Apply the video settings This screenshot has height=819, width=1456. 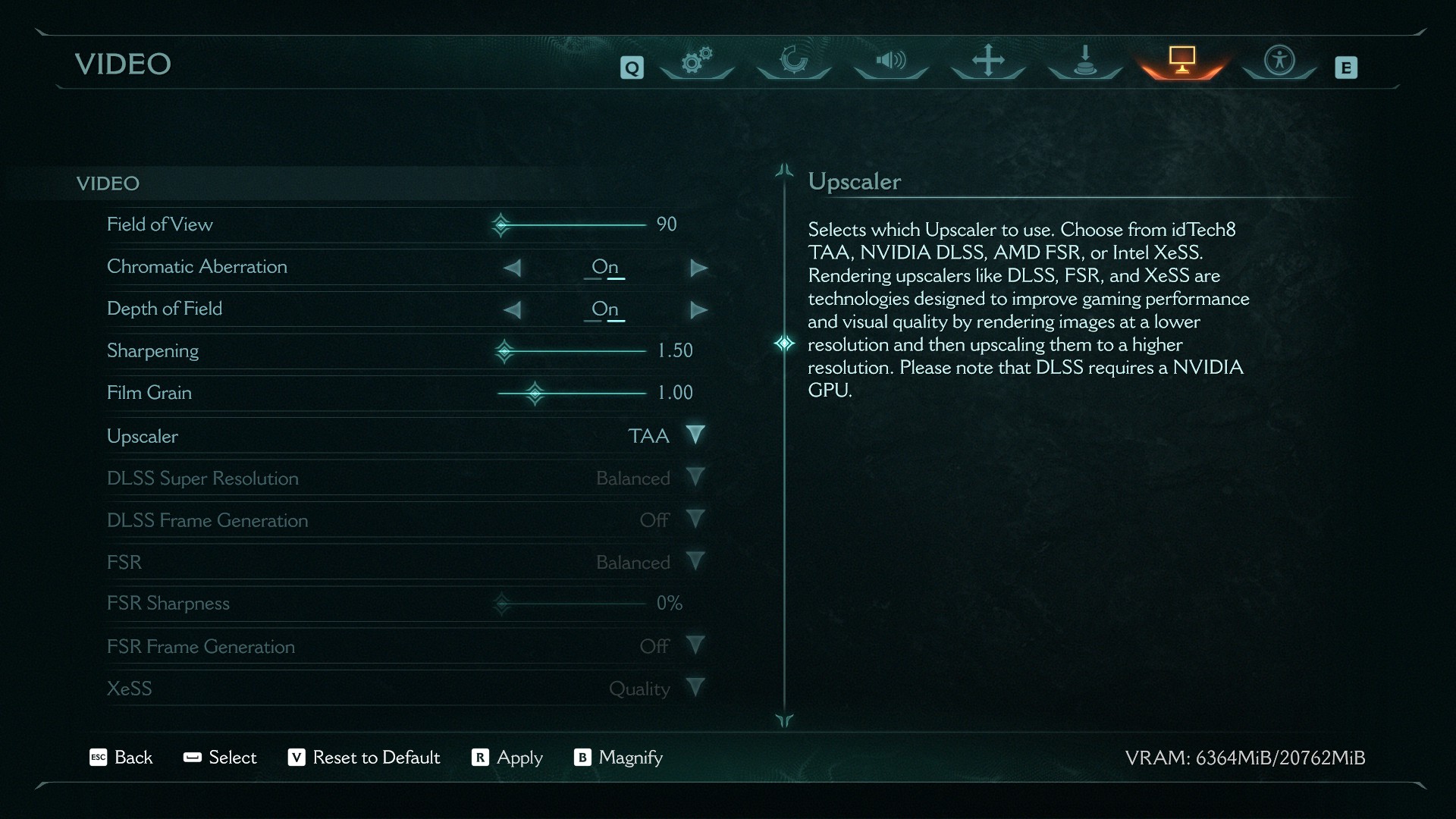[507, 758]
